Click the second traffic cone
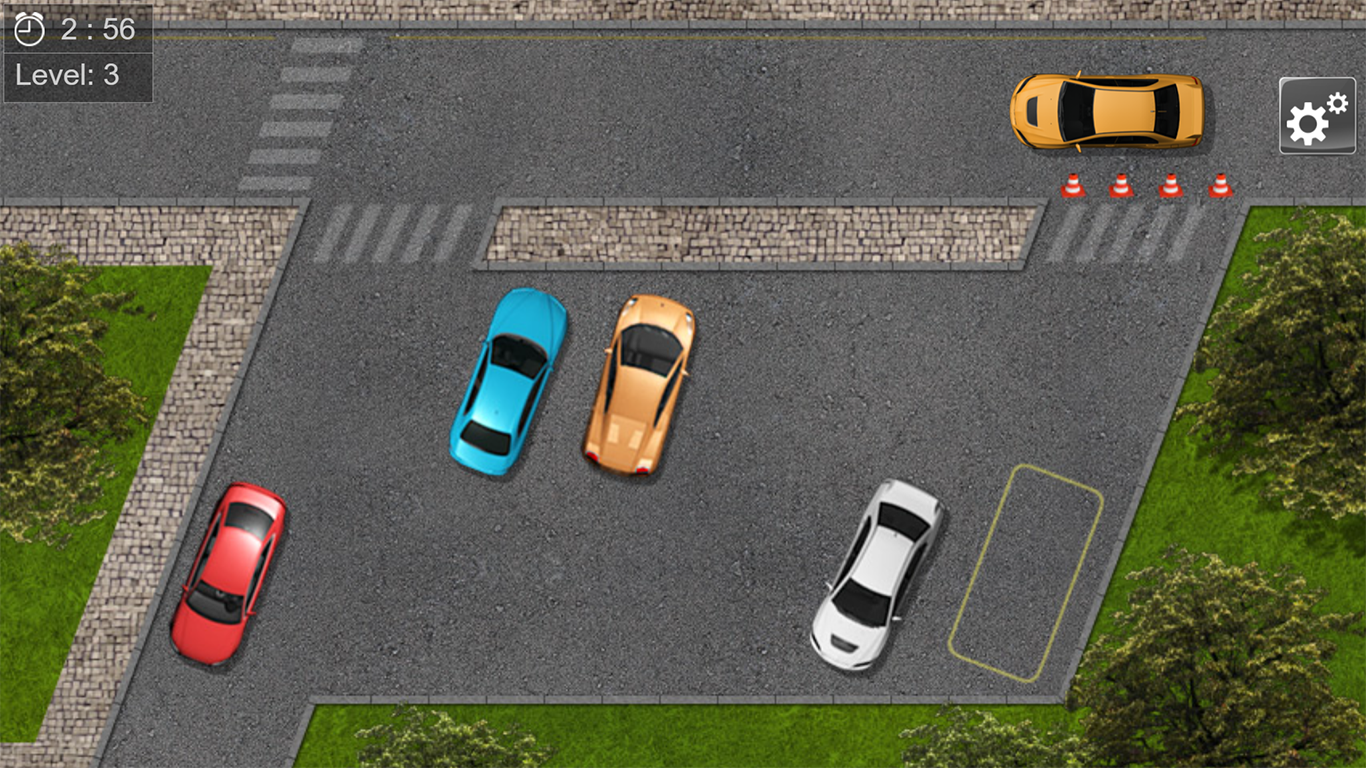Viewport: 1366px width, 768px height. (1121, 184)
